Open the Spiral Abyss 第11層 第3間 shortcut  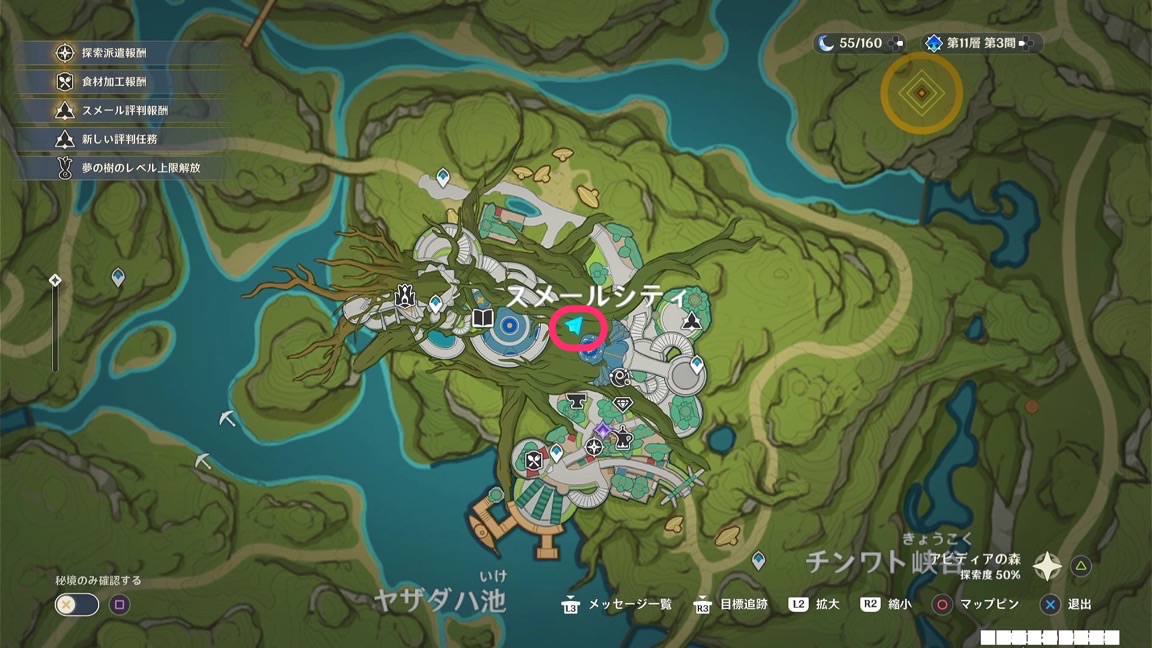[980, 43]
